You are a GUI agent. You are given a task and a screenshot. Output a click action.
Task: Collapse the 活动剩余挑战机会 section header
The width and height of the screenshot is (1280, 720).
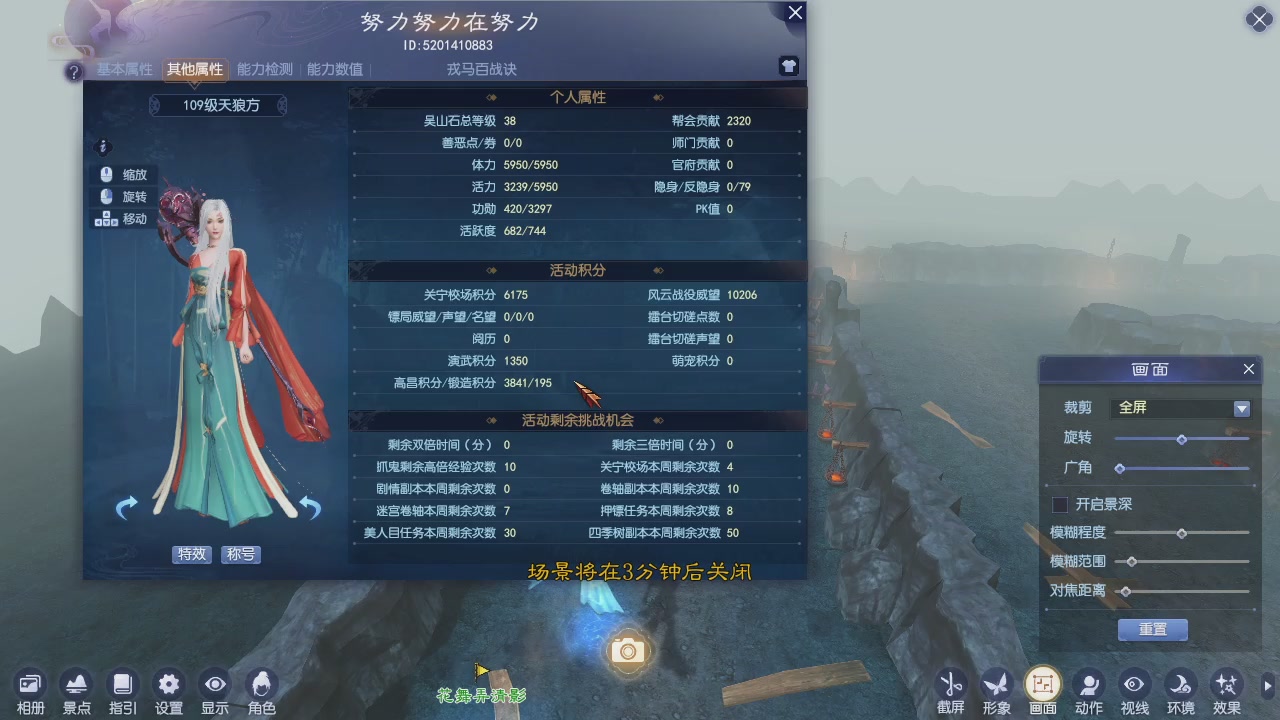coord(577,420)
